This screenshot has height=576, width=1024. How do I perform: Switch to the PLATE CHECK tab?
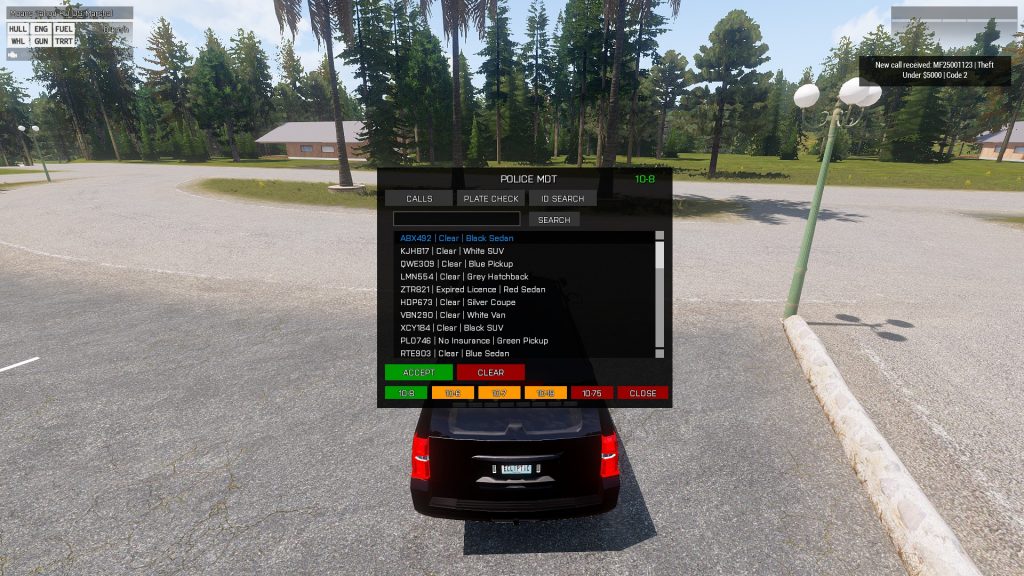[x=490, y=198]
